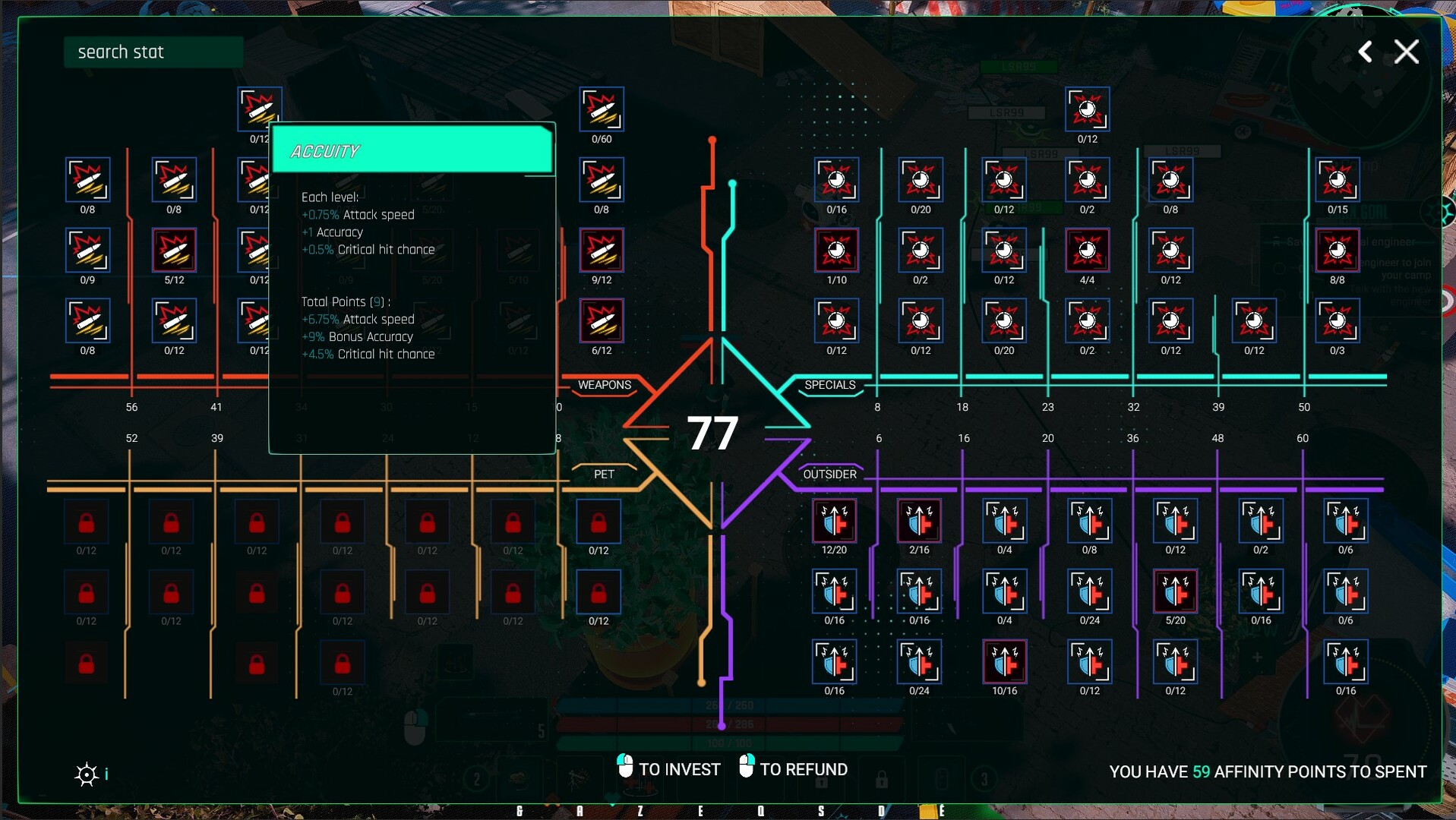Screen dimensions: 1456x820
Task: Click a locked red padlock node in Pet tree
Action: tap(87, 522)
